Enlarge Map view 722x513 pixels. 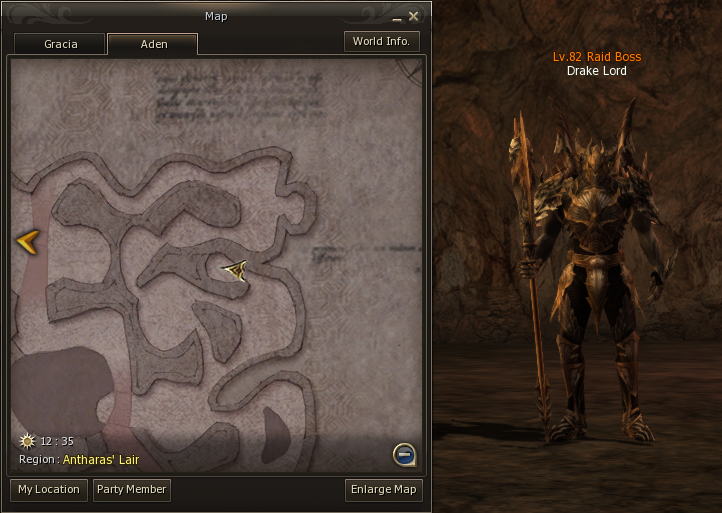point(383,490)
